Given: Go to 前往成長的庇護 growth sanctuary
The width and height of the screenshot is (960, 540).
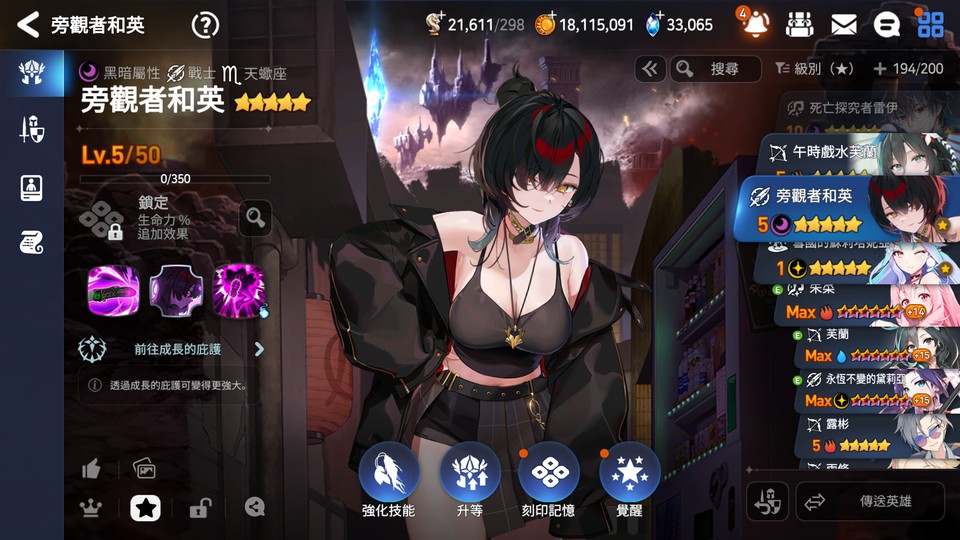Looking at the screenshot, I should (x=178, y=349).
